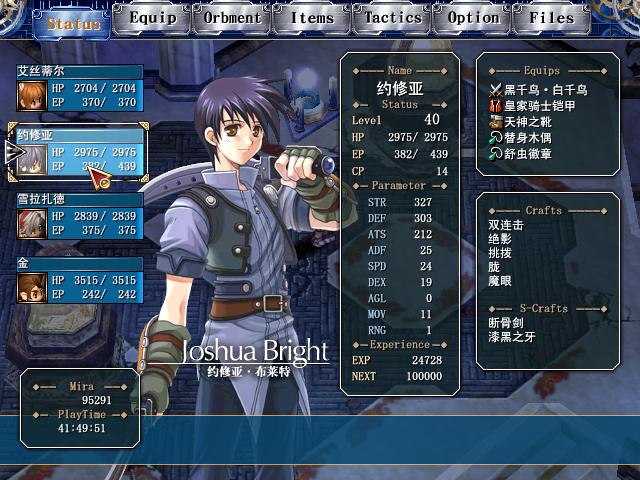640x480 pixels.
Task: Open the Orbment tab
Action: (232, 18)
